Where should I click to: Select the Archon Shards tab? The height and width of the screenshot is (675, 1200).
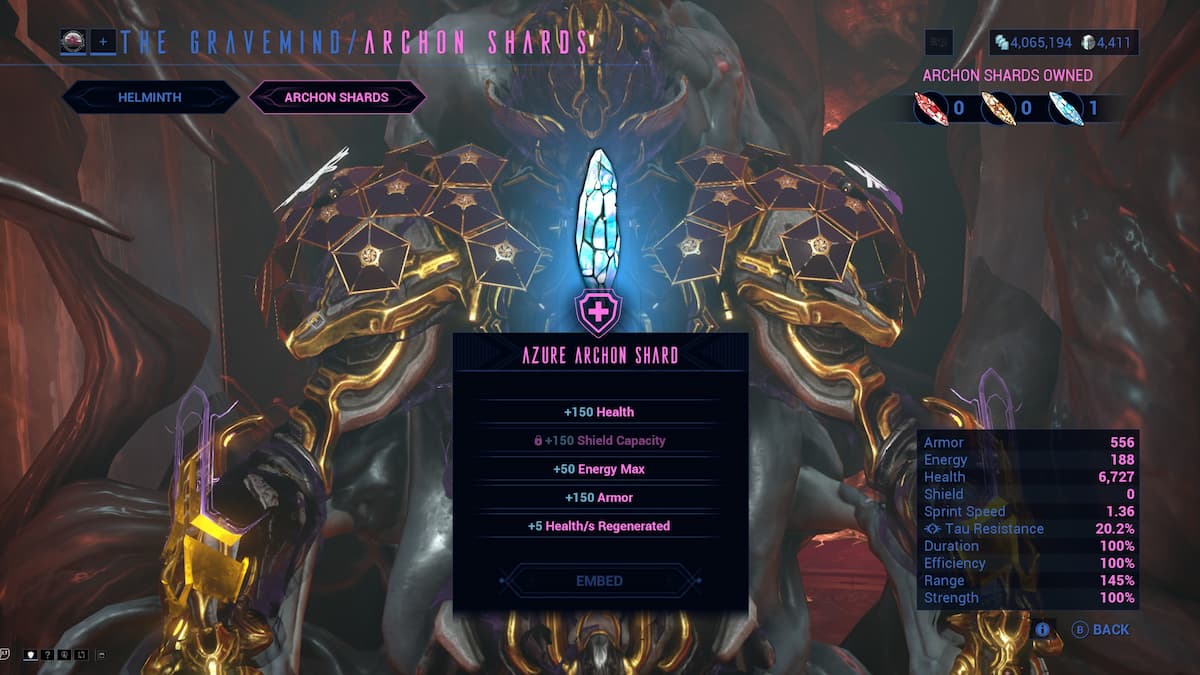(337, 97)
